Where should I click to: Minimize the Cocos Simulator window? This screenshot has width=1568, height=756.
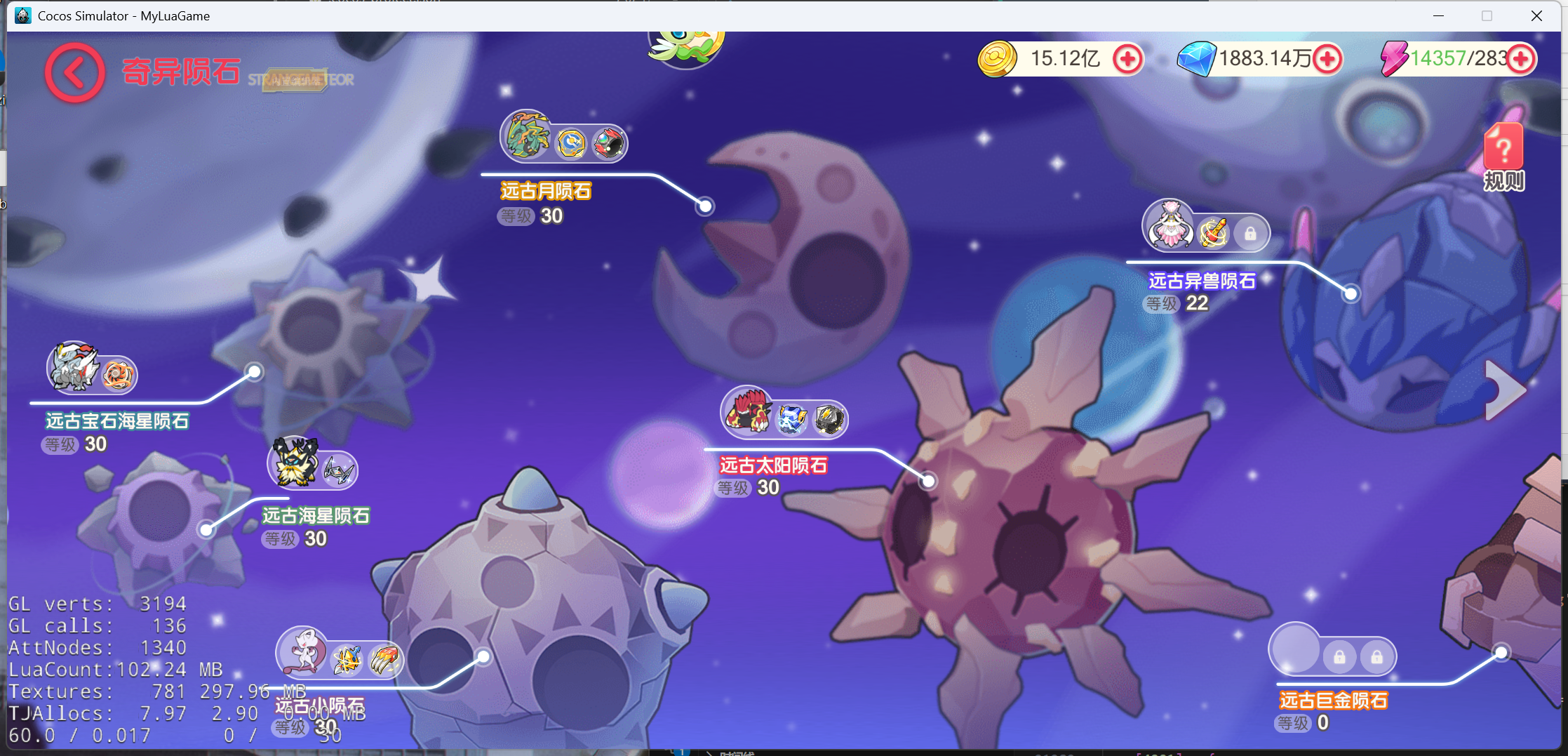(1438, 15)
